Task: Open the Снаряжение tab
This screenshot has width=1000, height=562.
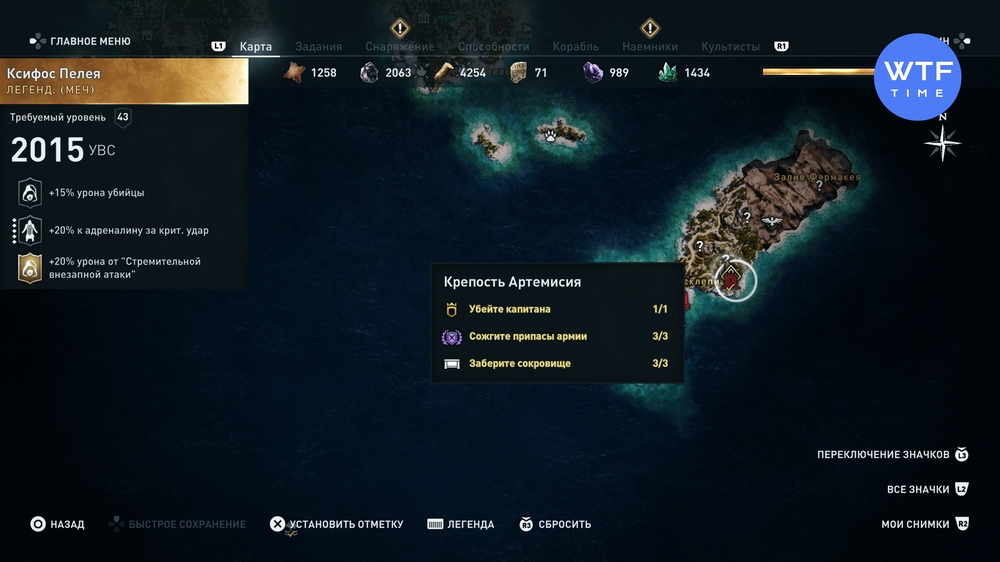Action: [x=399, y=47]
